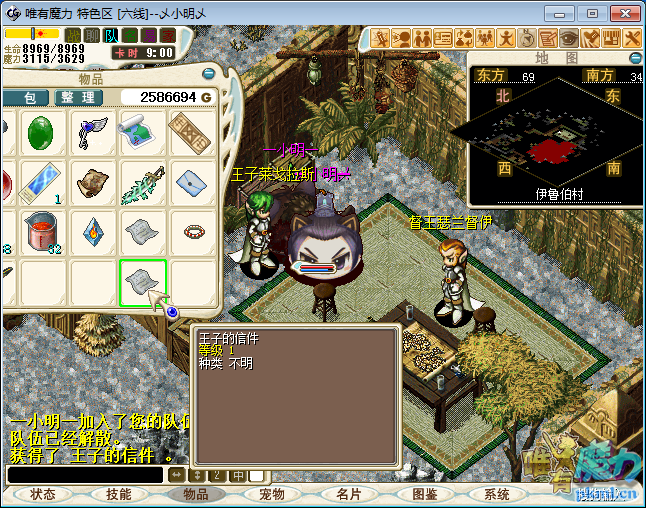Open the 宠物 (Pets) tab

coord(272,494)
